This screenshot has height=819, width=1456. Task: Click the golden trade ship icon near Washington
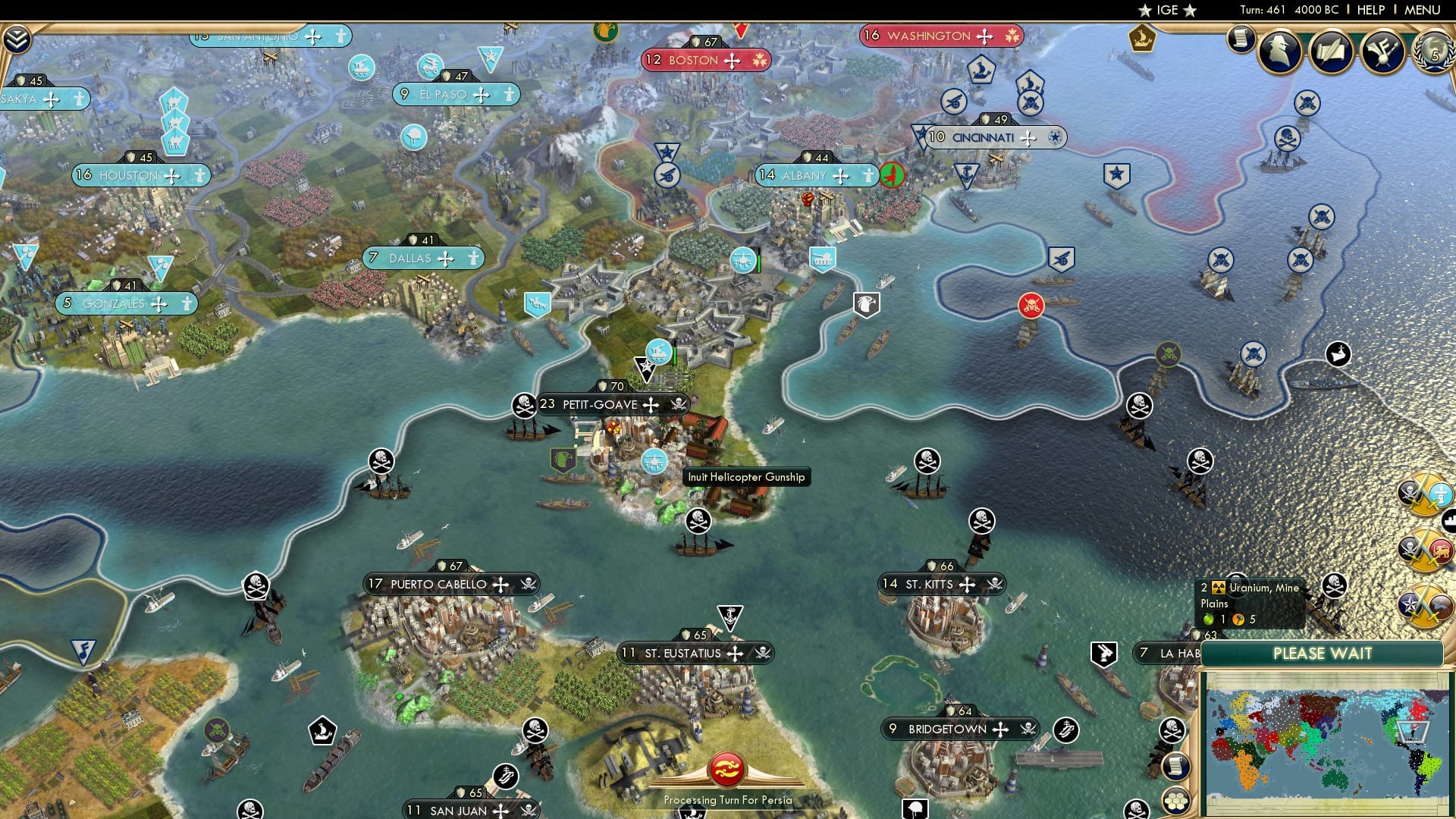(1142, 39)
